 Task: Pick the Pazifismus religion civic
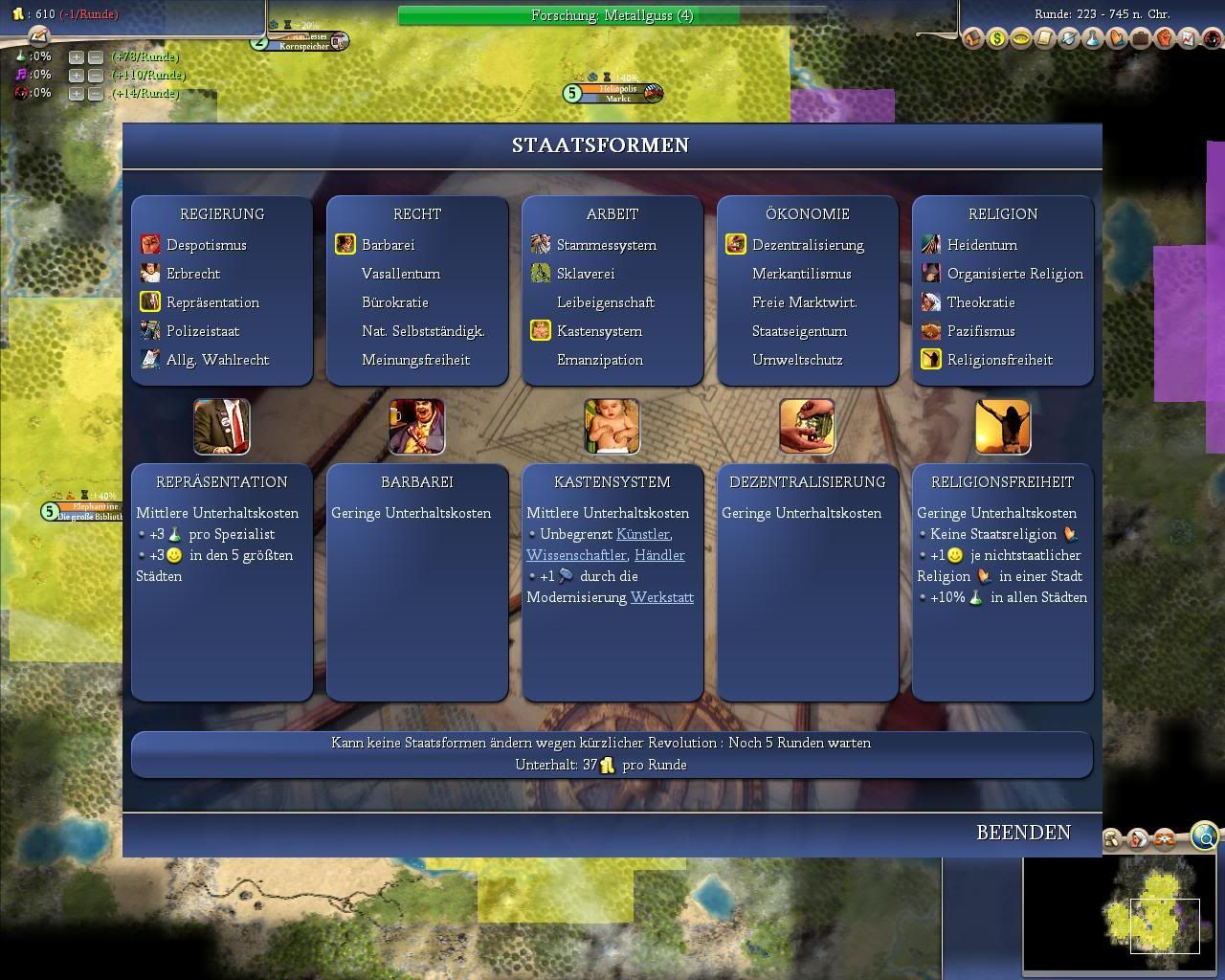[980, 331]
